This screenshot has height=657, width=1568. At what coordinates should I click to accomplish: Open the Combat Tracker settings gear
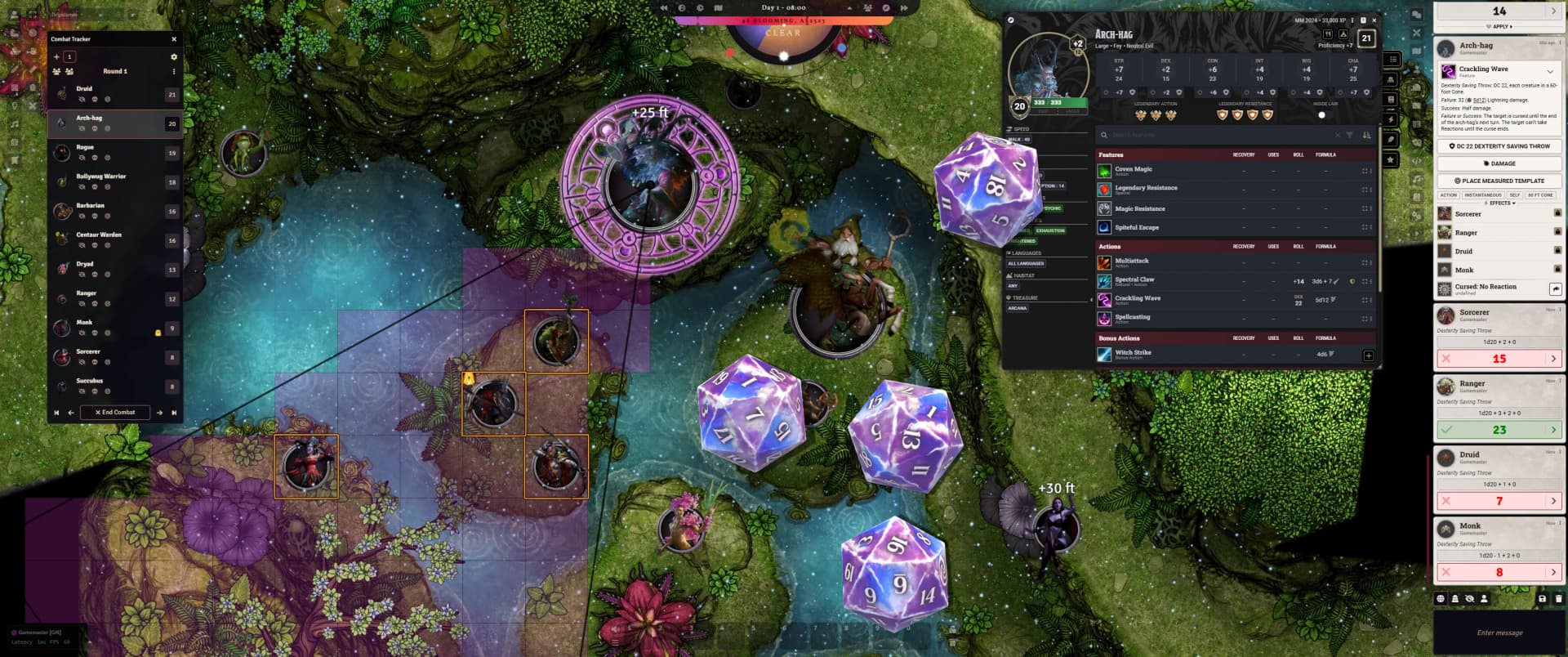click(175, 57)
